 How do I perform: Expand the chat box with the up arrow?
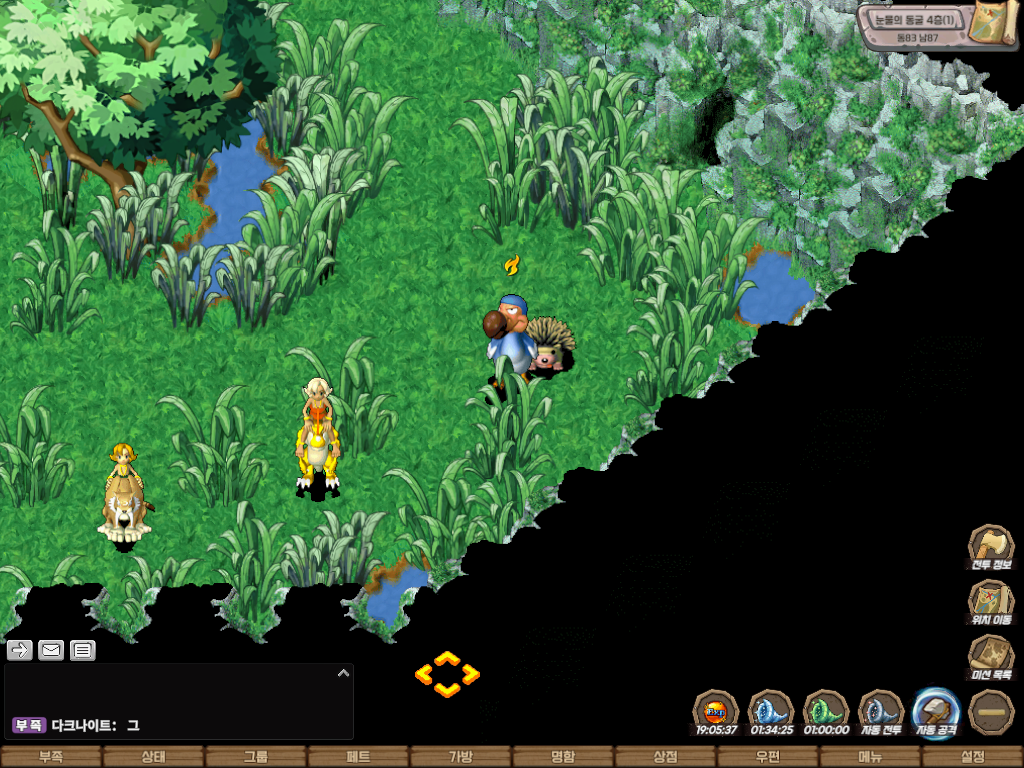[343, 673]
